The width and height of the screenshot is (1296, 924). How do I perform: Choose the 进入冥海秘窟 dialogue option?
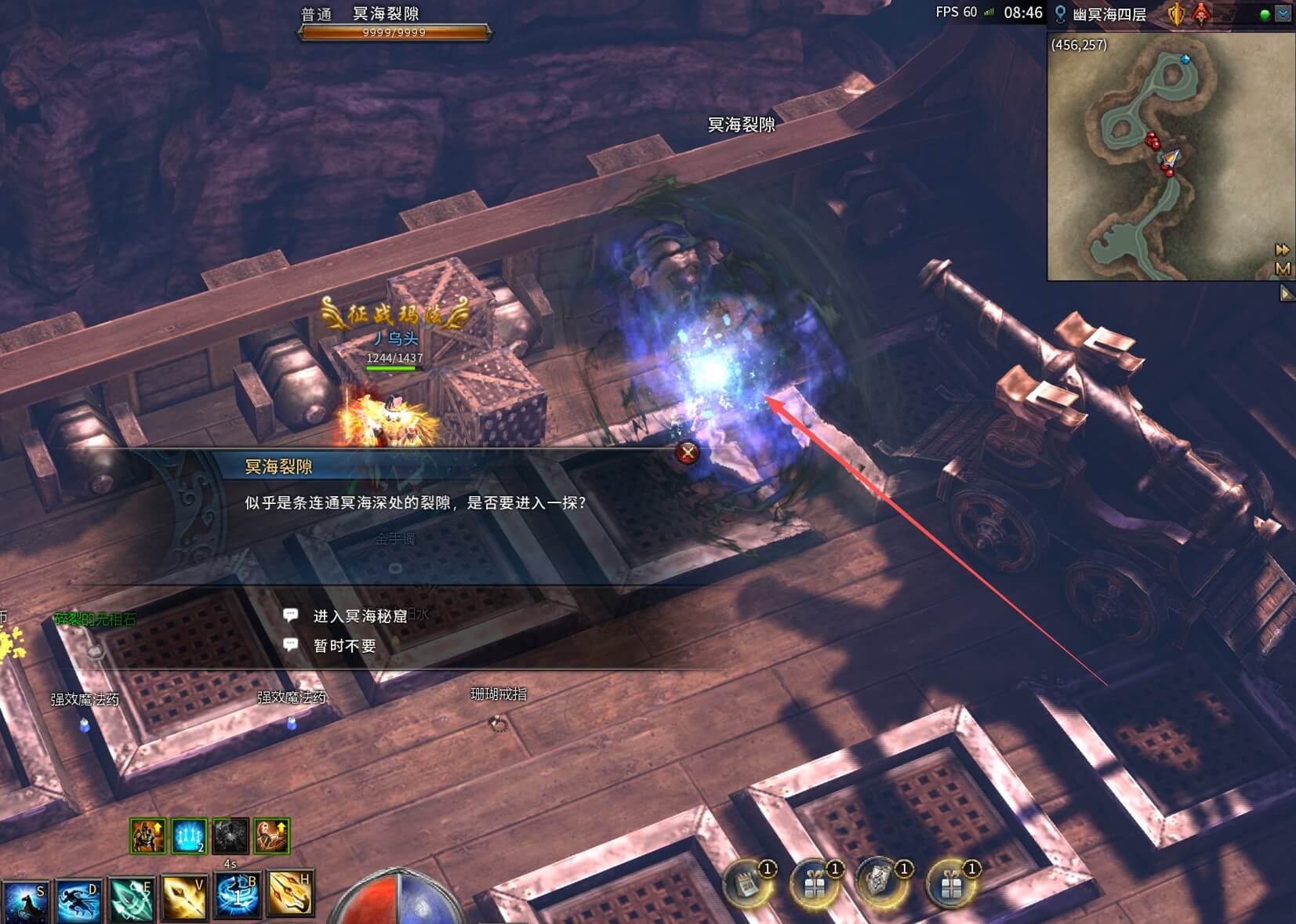(360, 617)
